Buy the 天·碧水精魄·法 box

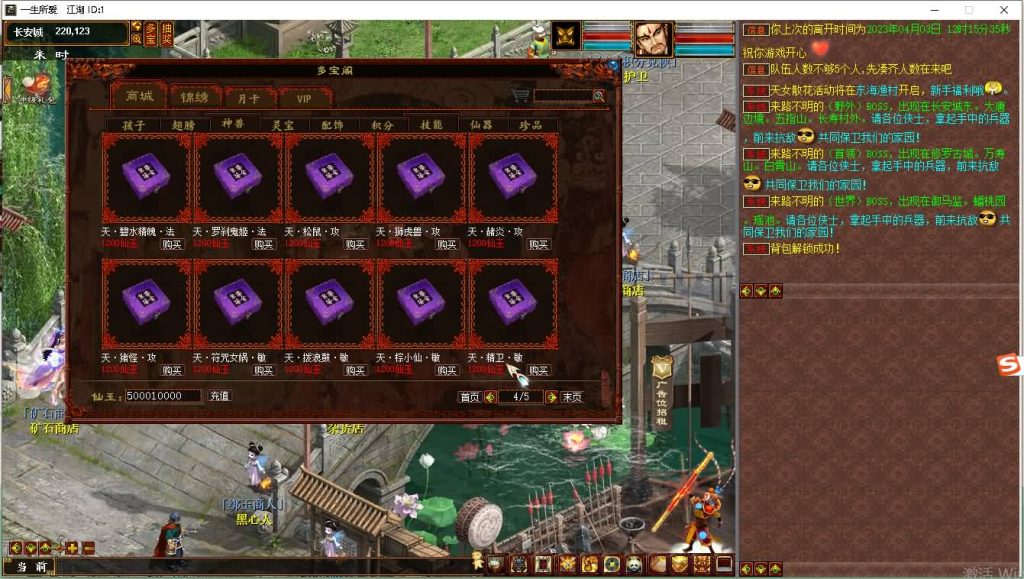(x=172, y=244)
